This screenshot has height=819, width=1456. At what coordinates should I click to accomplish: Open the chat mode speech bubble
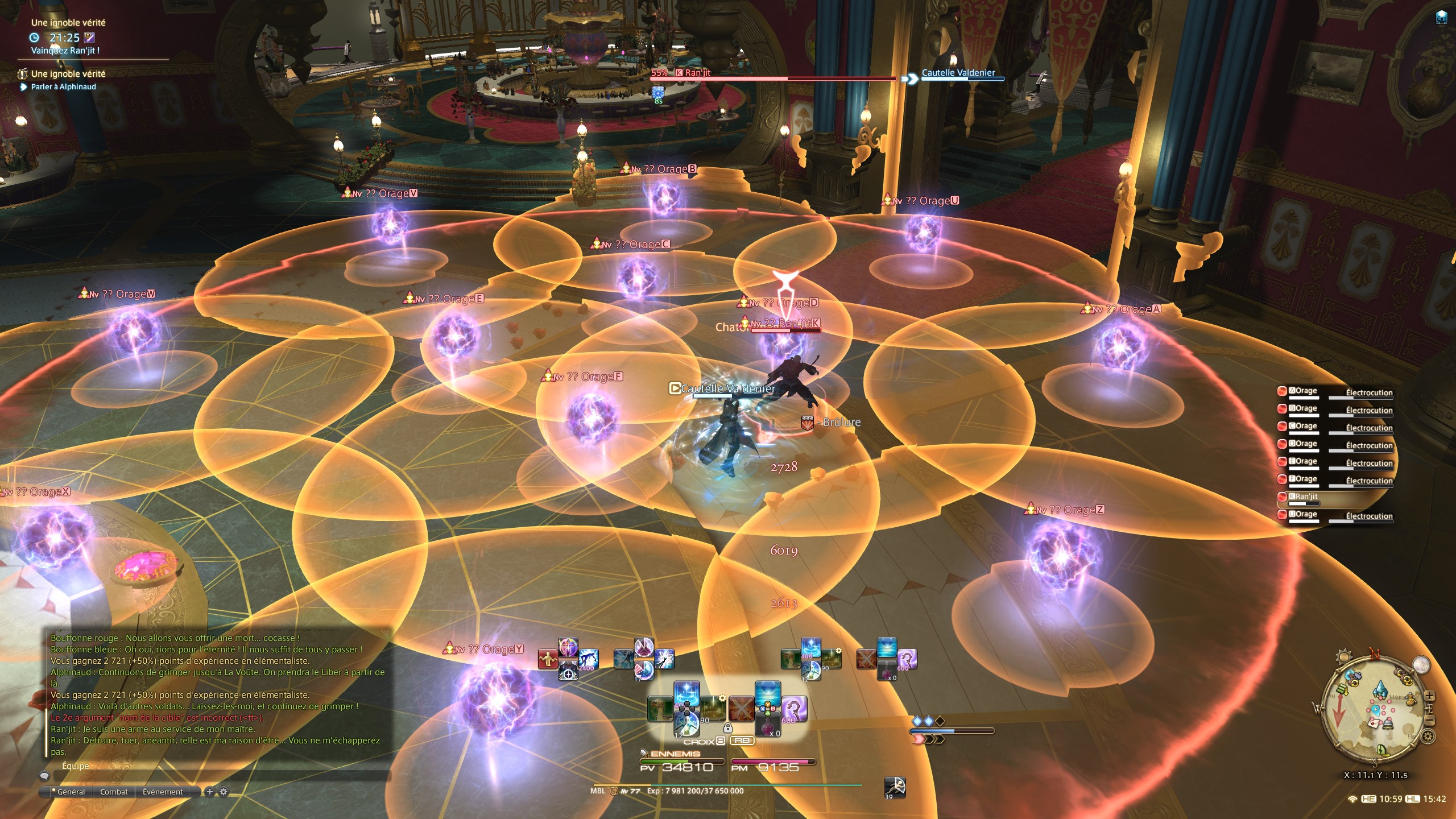(44, 776)
